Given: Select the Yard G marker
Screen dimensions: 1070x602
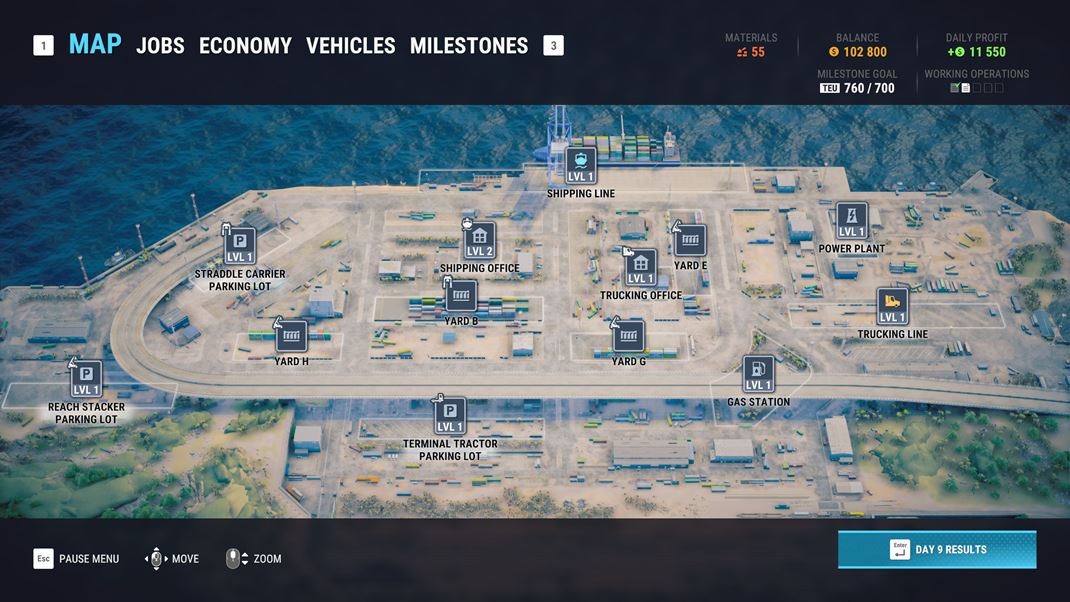Looking at the screenshot, I should click(x=629, y=336).
